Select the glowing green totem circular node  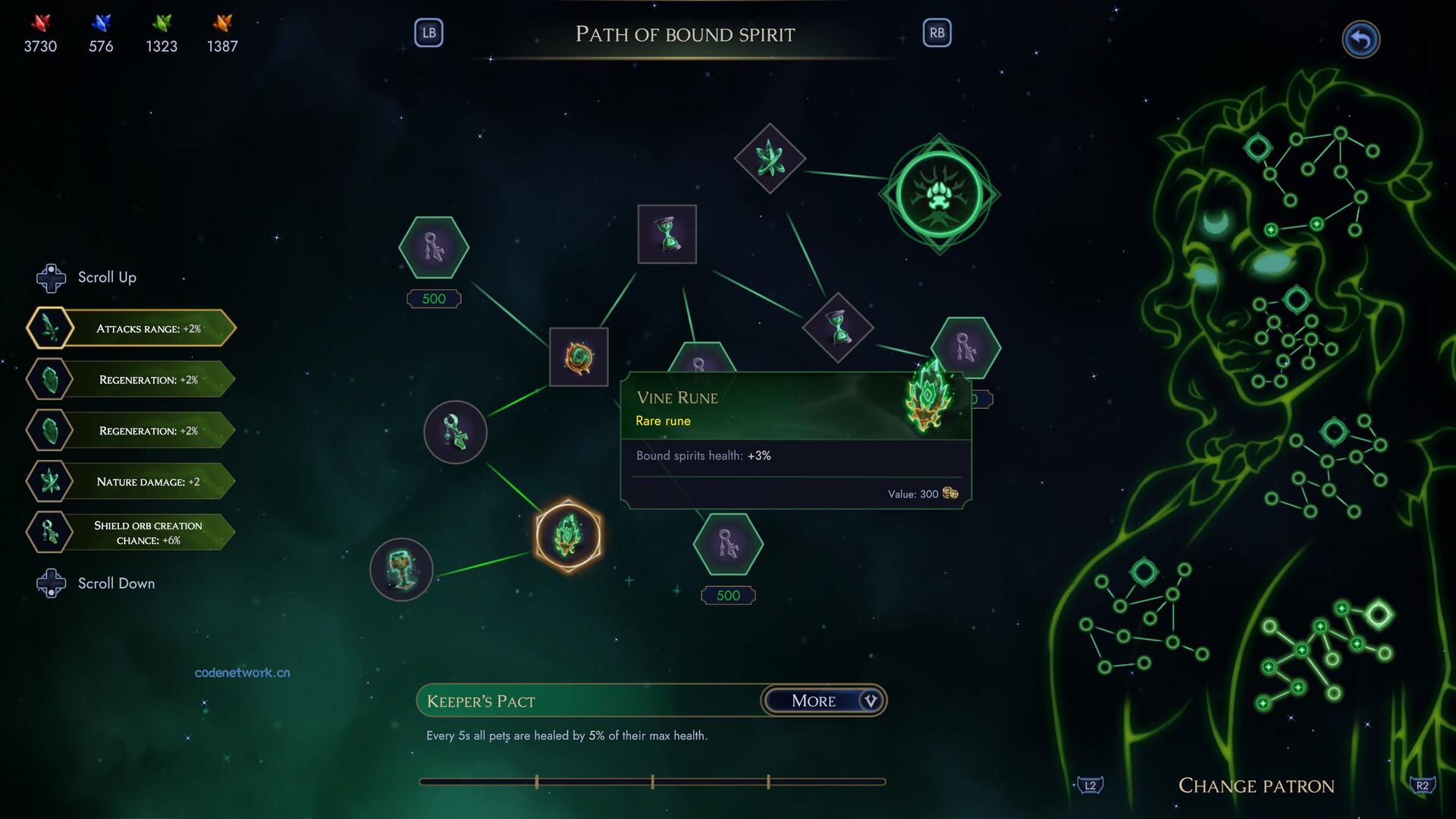pyautogui.click(x=401, y=569)
